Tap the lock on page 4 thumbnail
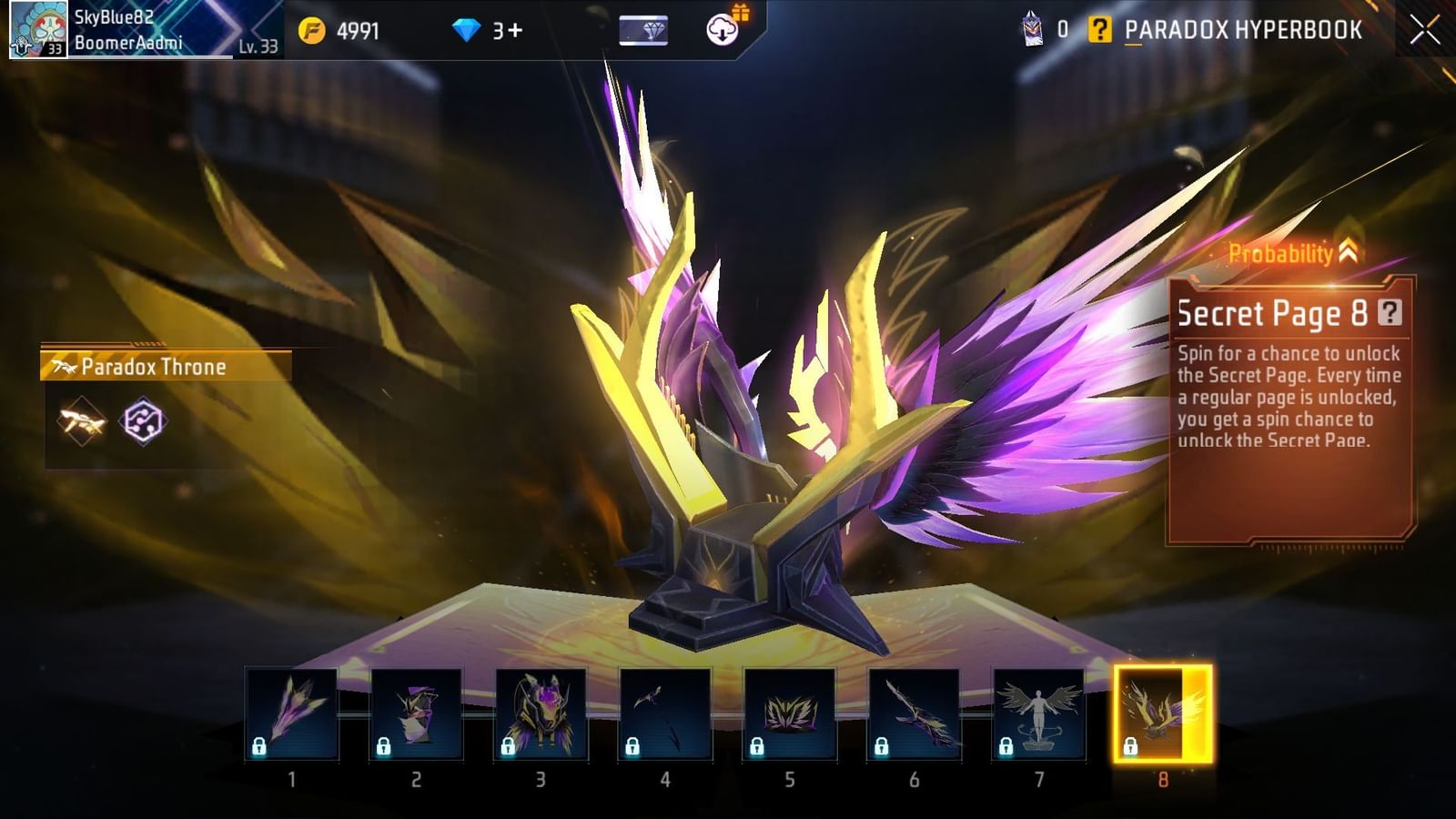This screenshot has height=819, width=1456. tap(634, 746)
